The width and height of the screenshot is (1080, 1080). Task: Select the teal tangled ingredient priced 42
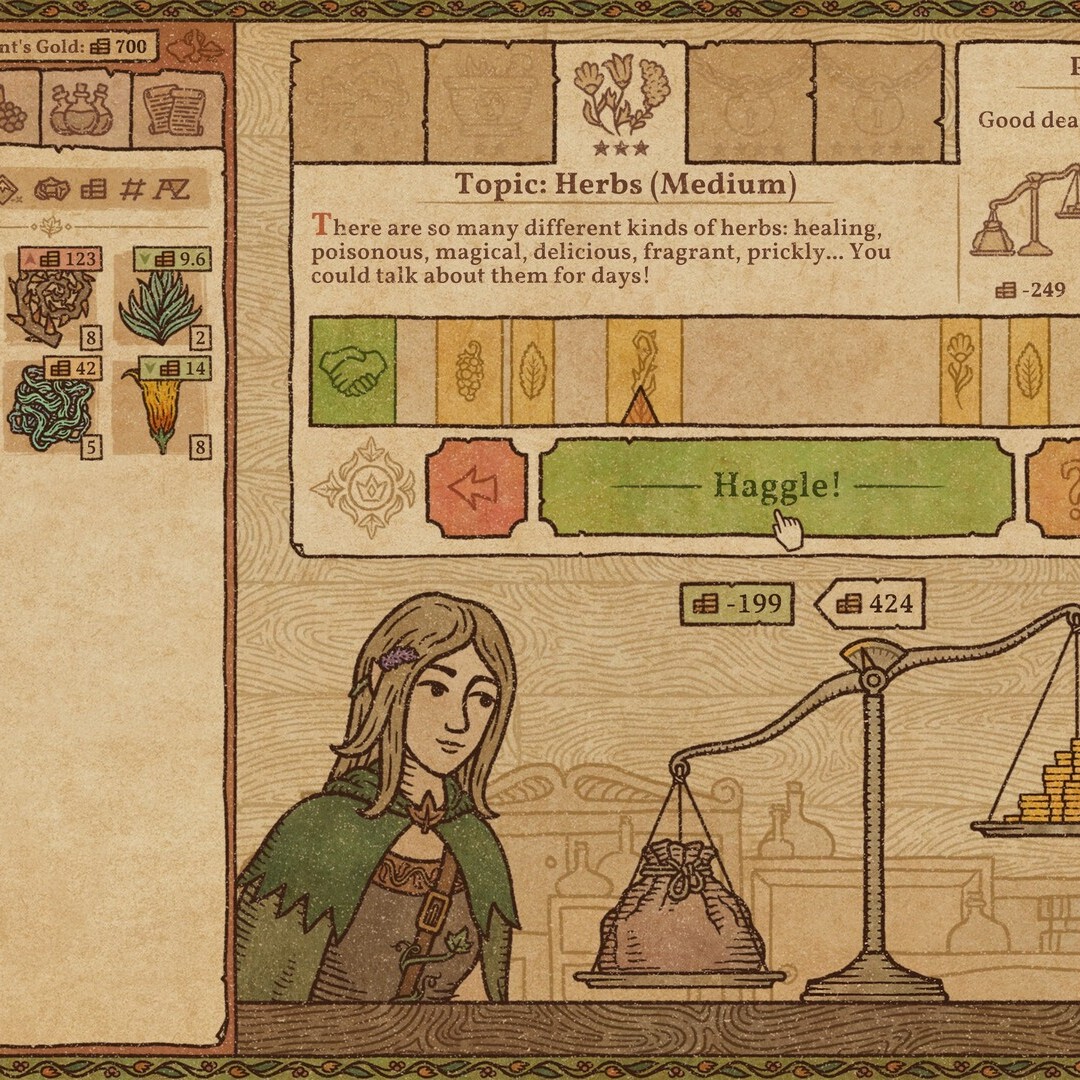(x=52, y=408)
